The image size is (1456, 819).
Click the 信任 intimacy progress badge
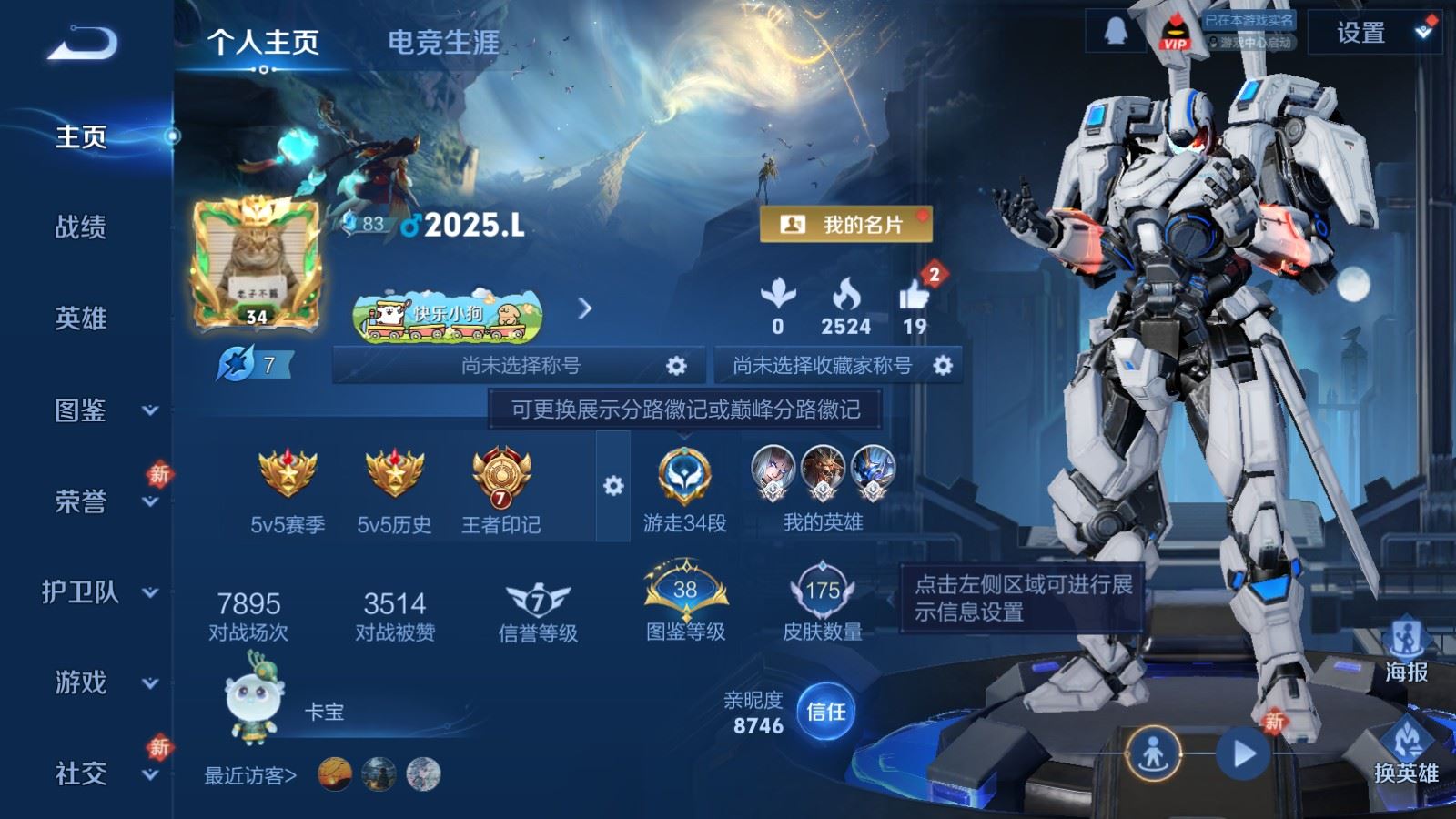pos(826,713)
